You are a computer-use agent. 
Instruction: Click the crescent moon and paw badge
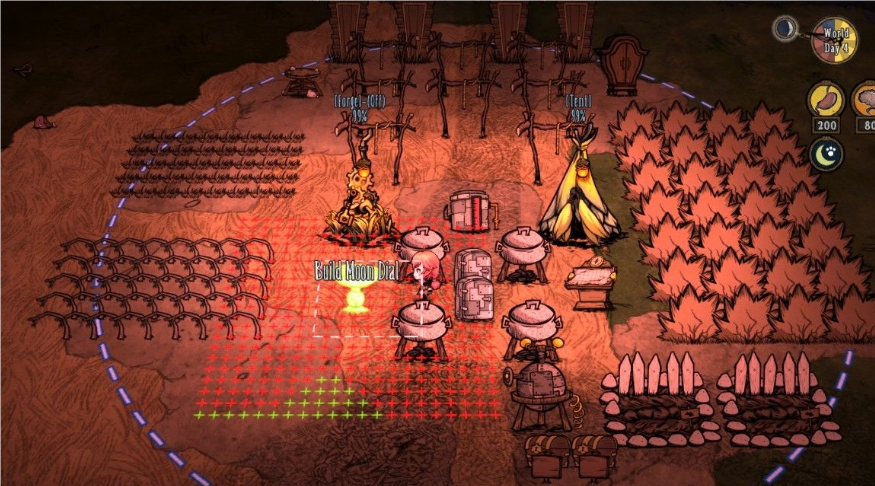click(x=827, y=154)
